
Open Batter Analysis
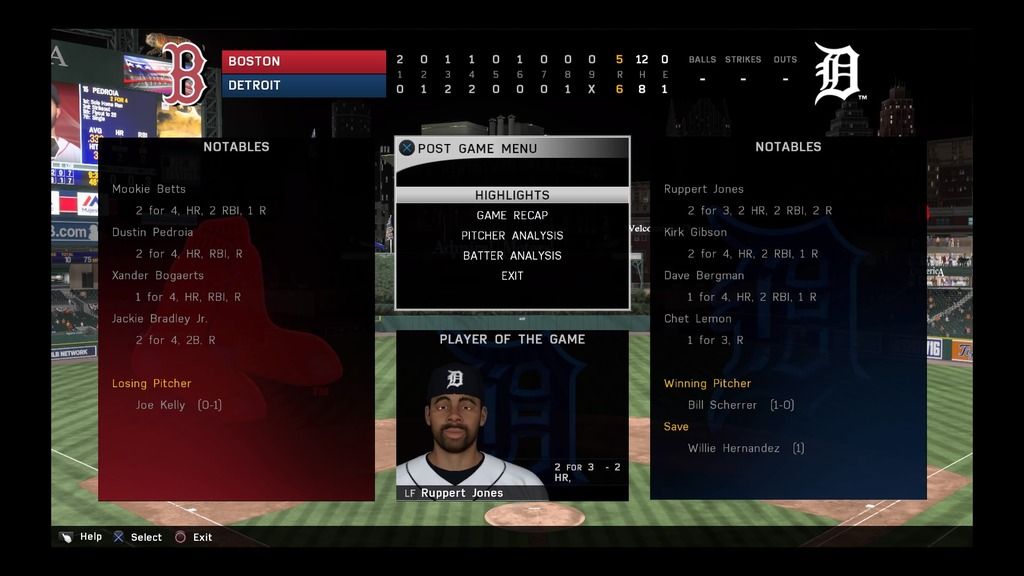pyautogui.click(x=512, y=255)
